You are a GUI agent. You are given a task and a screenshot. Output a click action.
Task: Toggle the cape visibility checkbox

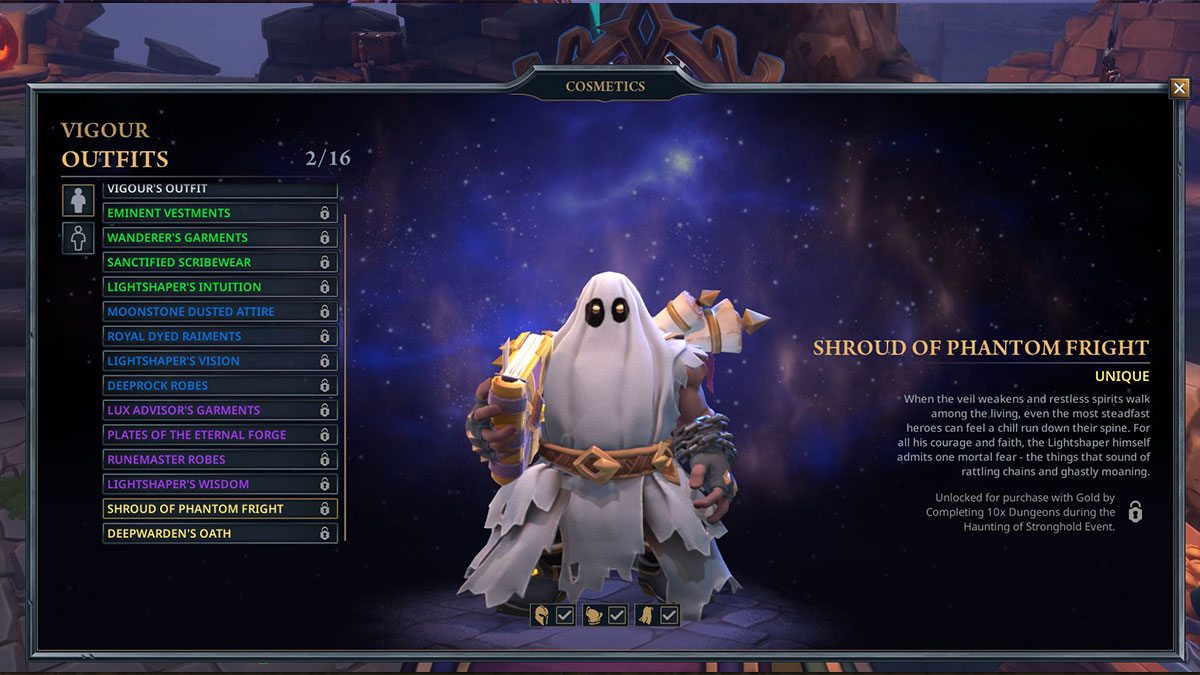[x=669, y=616]
